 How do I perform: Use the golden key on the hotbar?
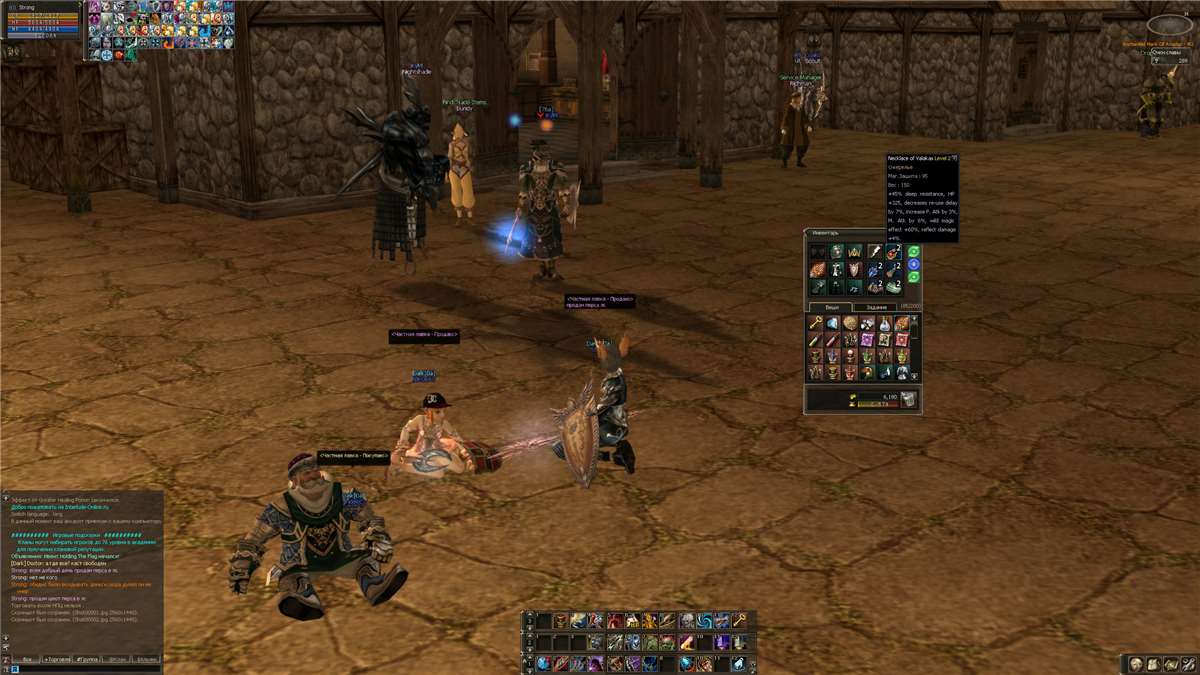click(739, 621)
